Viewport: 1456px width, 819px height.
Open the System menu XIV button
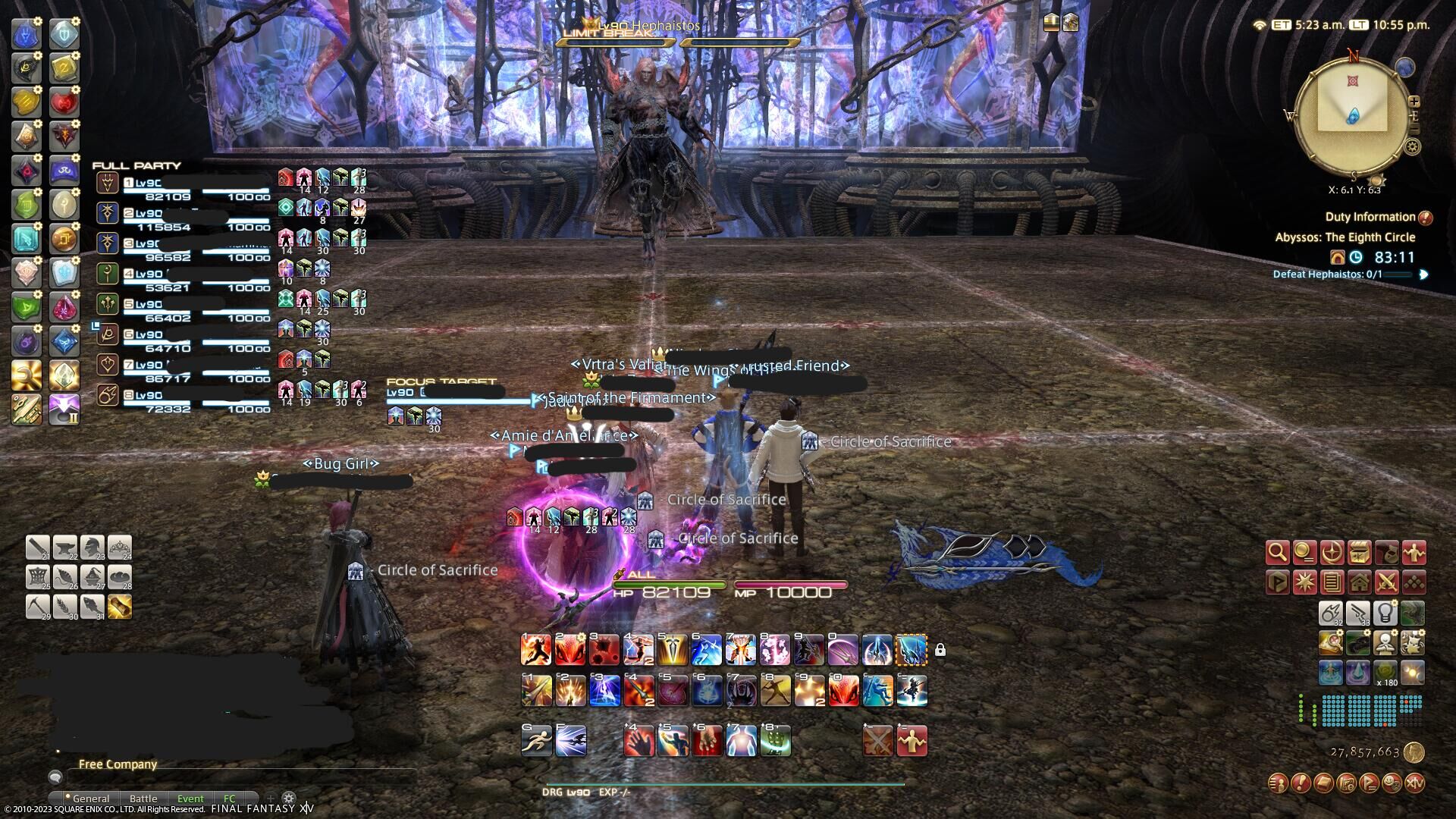pos(1416,783)
